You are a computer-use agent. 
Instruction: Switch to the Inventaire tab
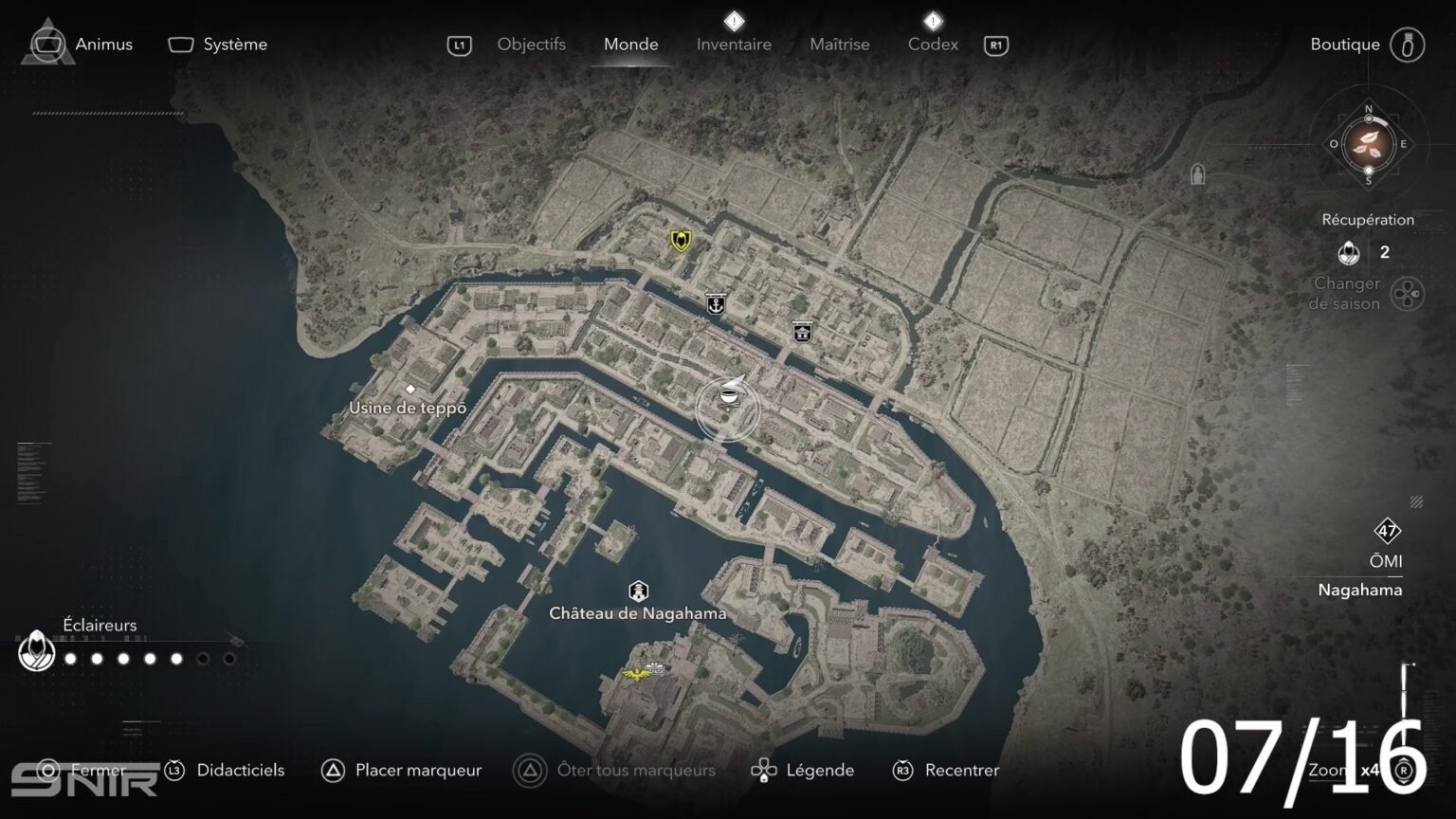tap(734, 44)
